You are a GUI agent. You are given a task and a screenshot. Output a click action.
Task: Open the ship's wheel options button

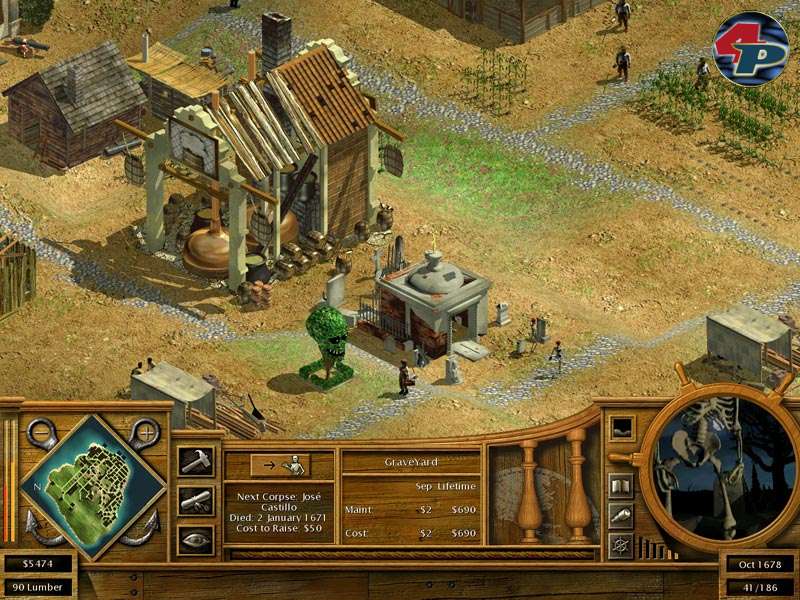[620, 546]
